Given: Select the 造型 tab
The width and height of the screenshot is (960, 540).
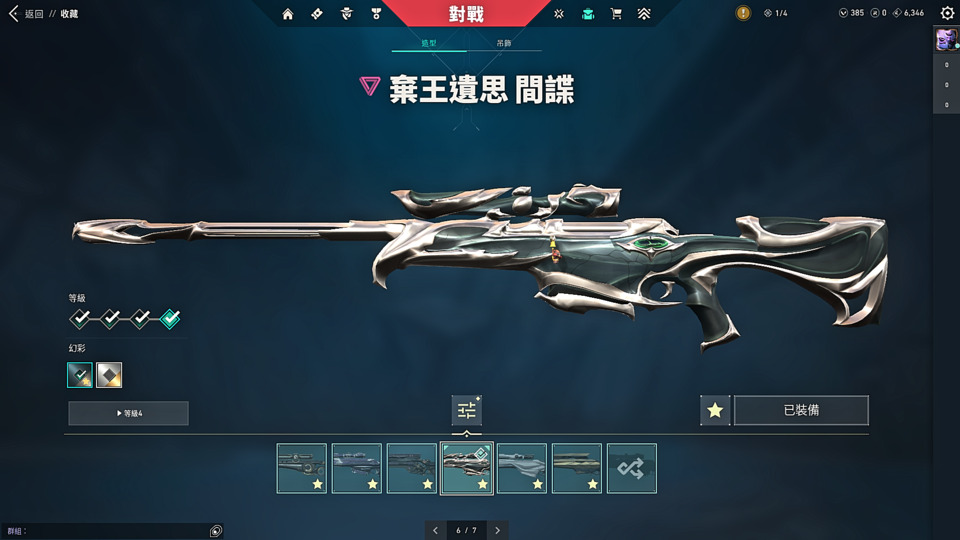Looking at the screenshot, I should click(x=429, y=44).
